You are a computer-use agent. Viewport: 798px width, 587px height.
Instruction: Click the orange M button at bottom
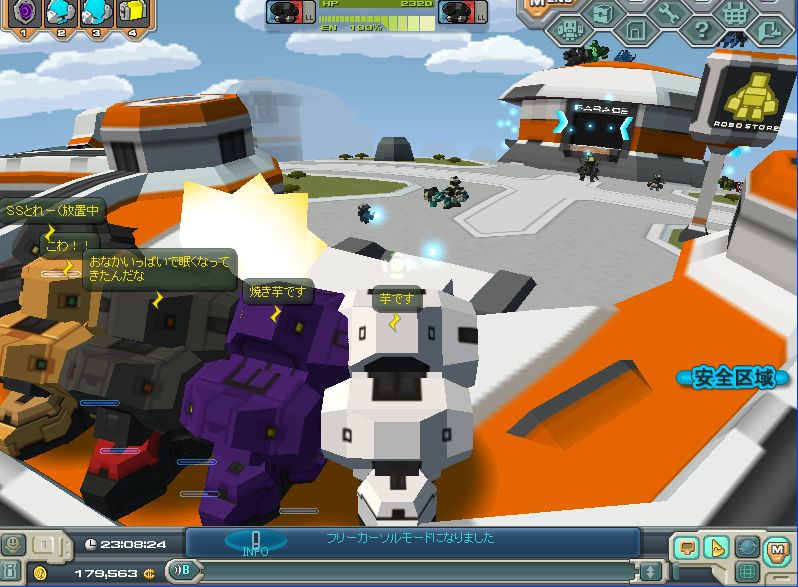point(776,547)
